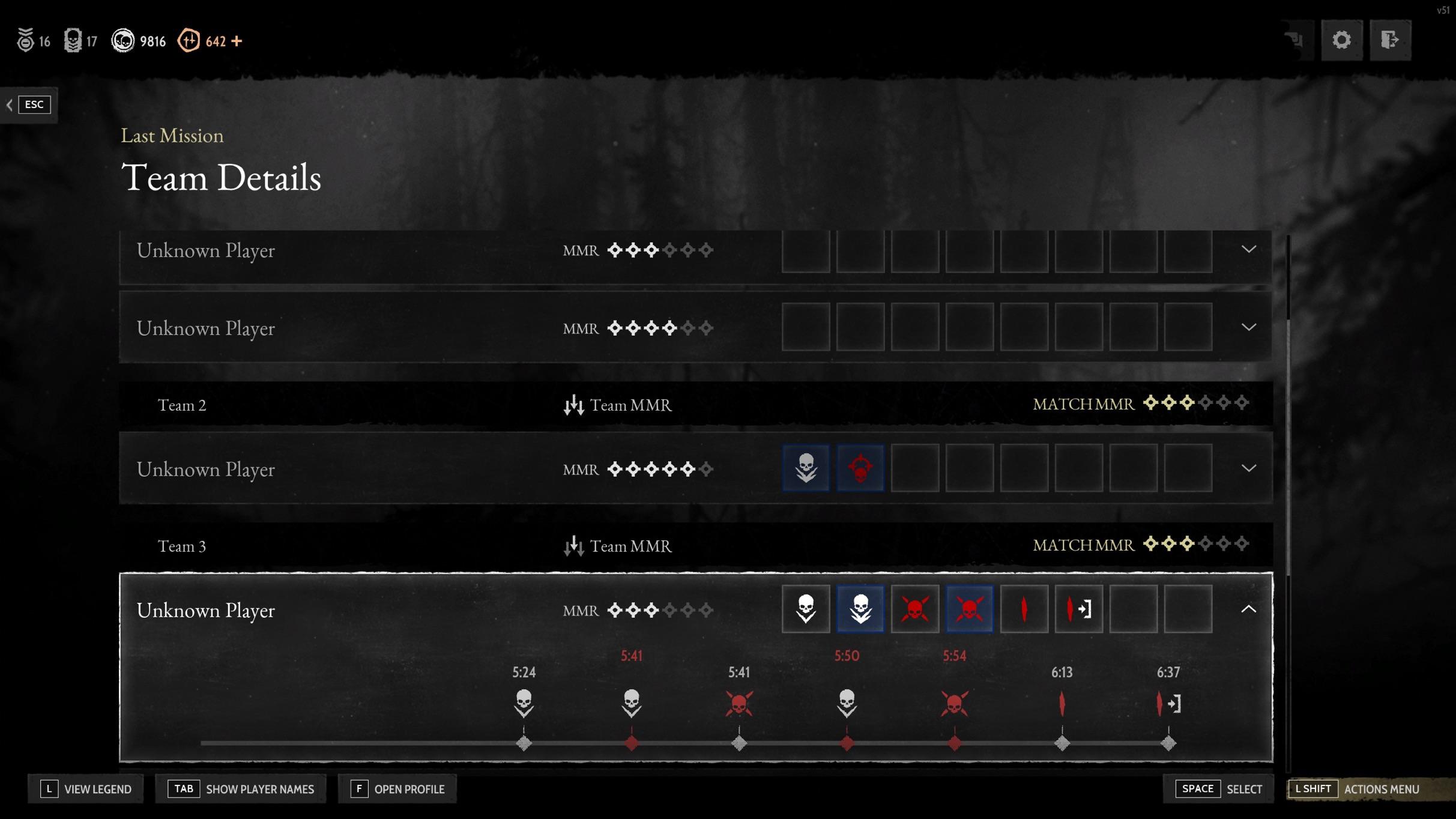
Task: Select the red crossed-skull death event icon
Action: click(x=915, y=609)
